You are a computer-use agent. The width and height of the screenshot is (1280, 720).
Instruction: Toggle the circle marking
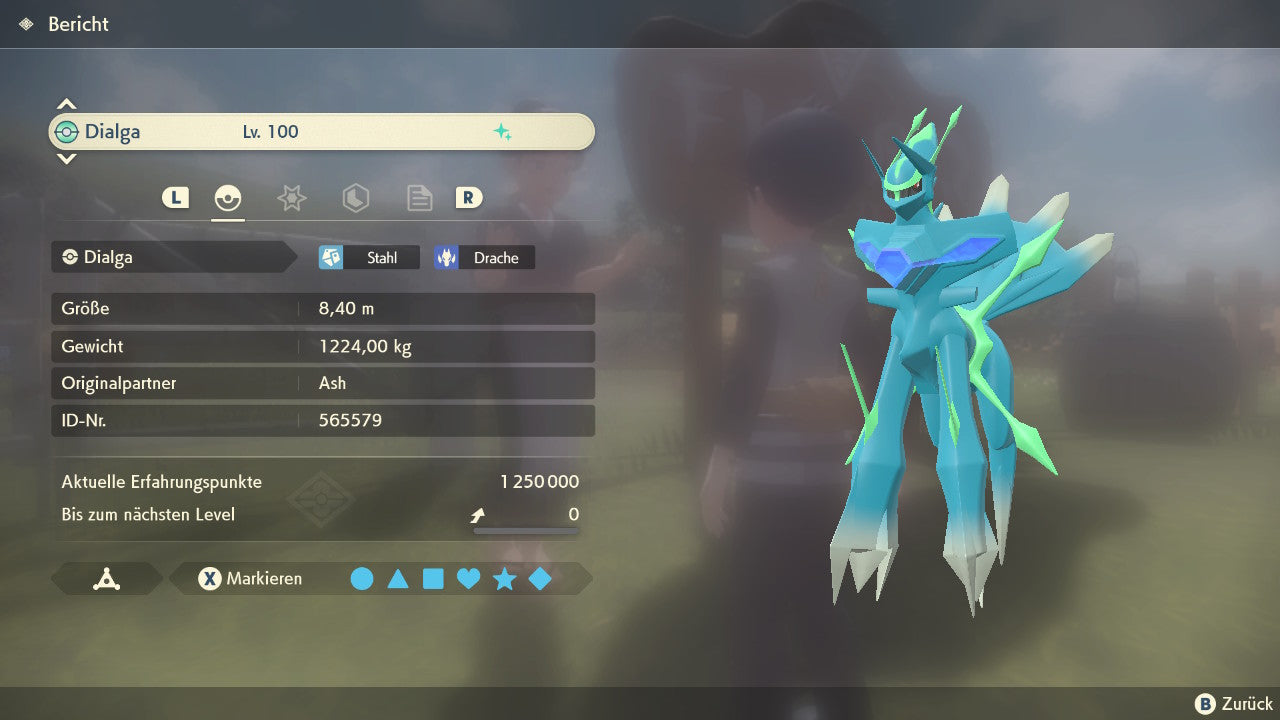362,578
